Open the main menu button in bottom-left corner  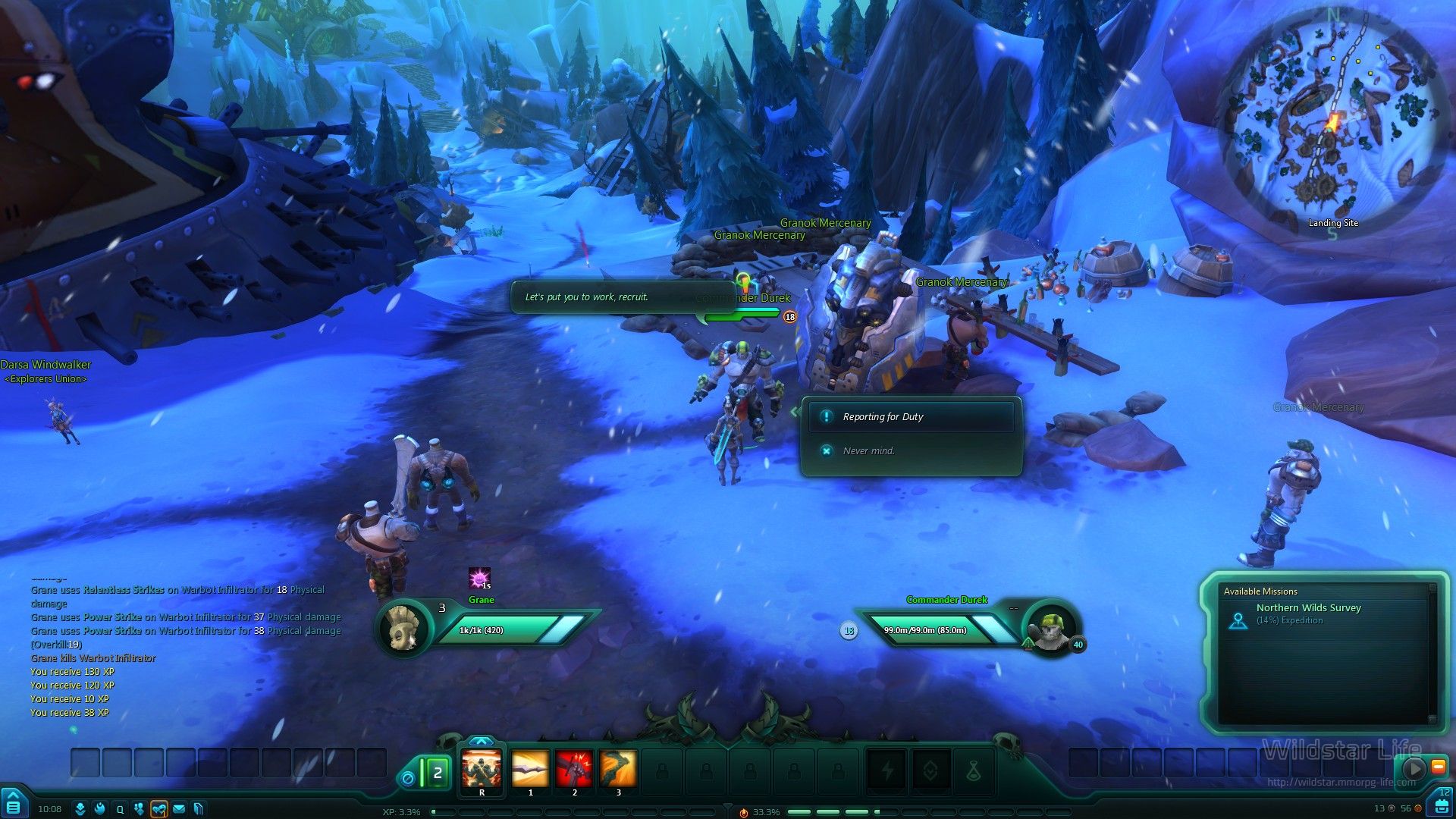[x=14, y=805]
